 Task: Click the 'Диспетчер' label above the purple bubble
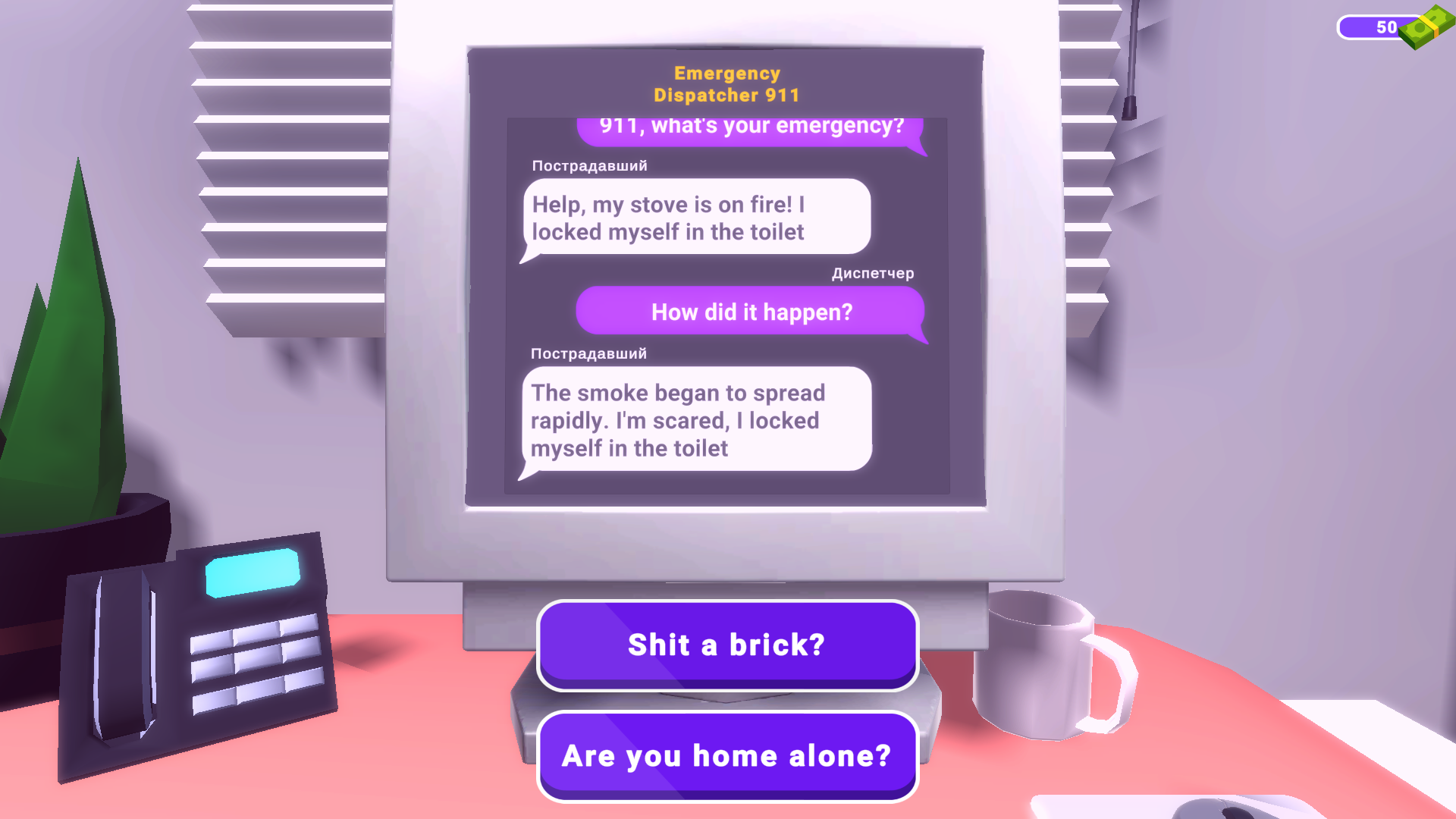click(x=873, y=274)
